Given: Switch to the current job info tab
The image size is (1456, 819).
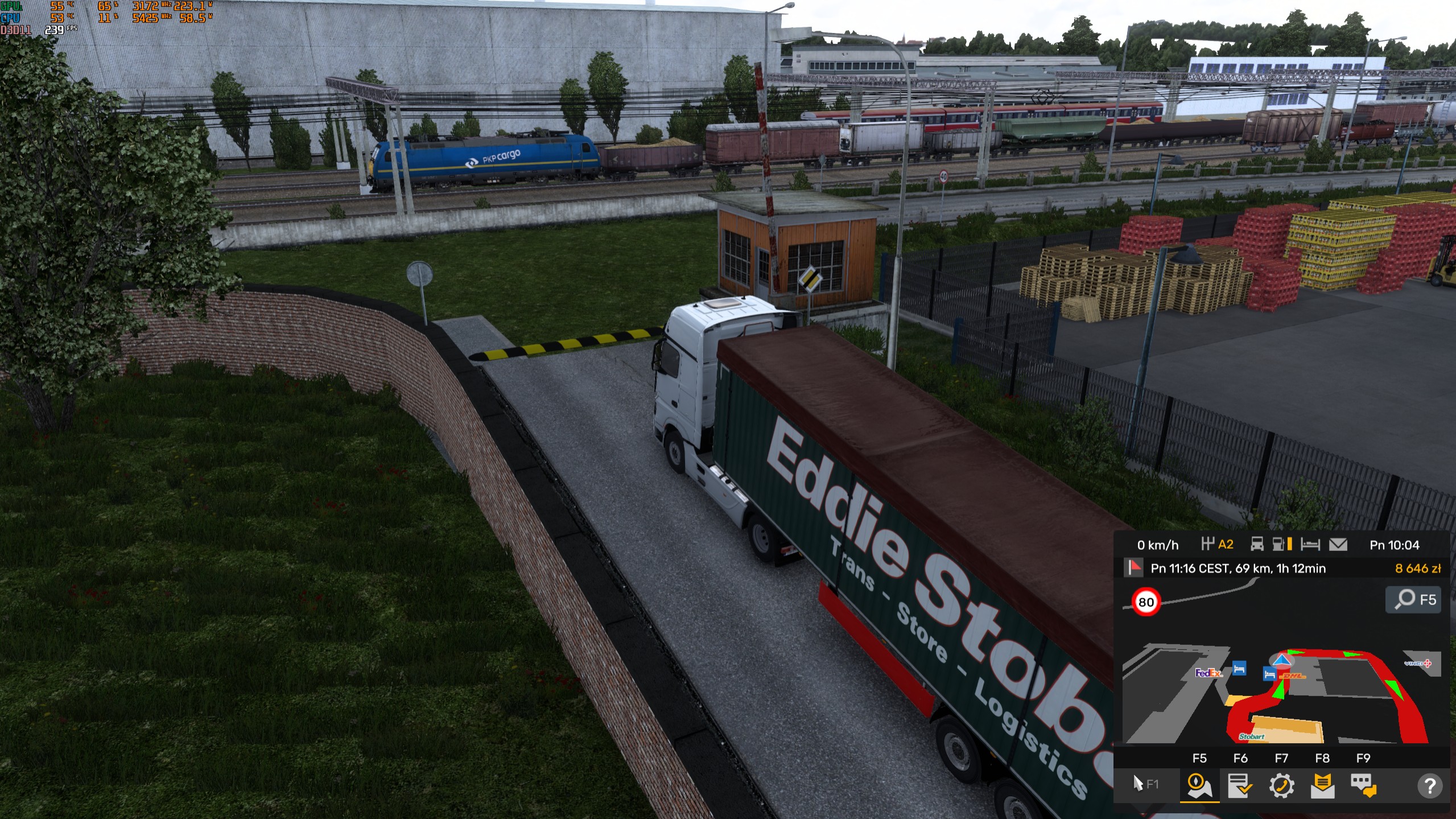Looking at the screenshot, I should coord(1240,785).
